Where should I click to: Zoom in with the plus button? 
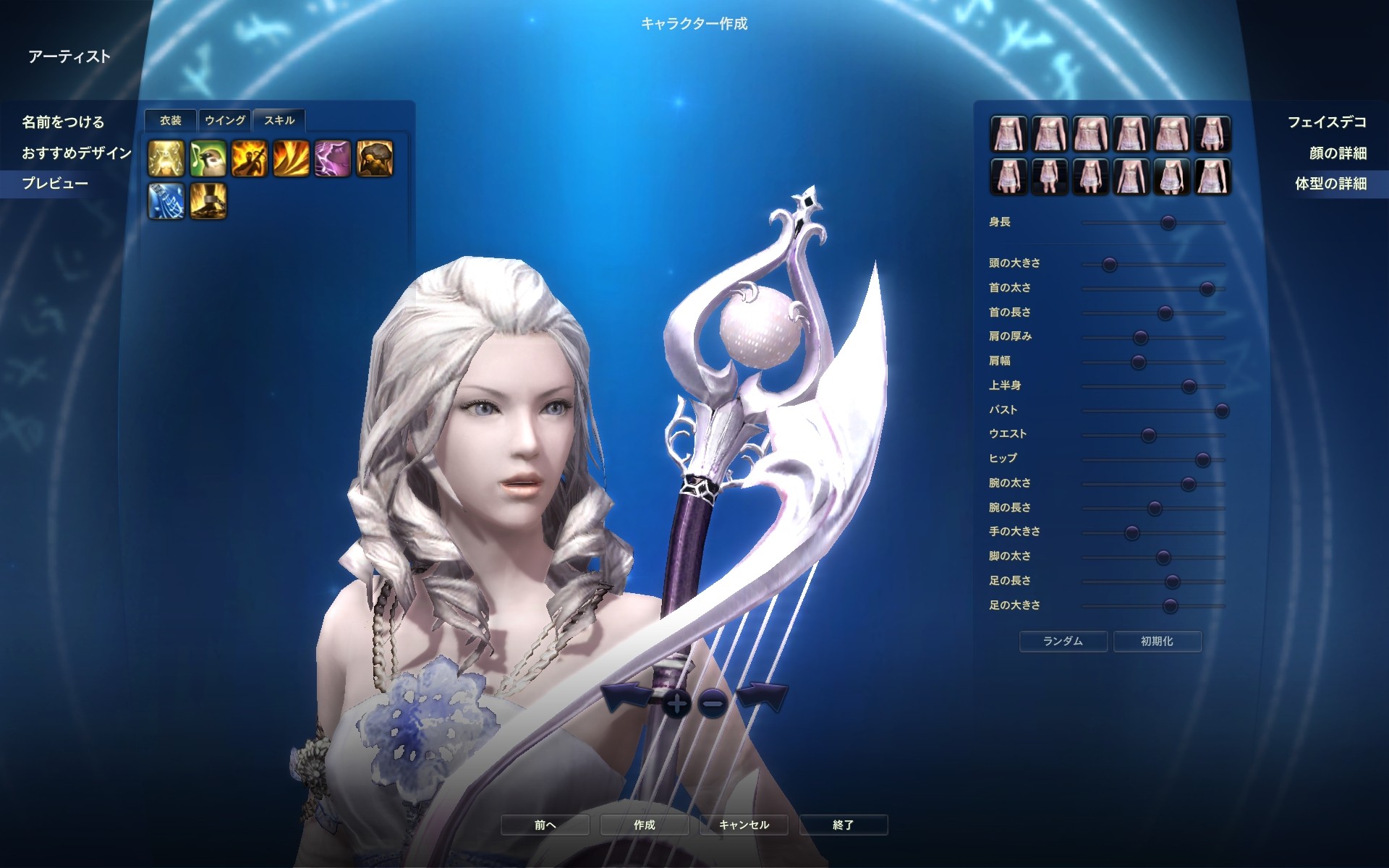(676, 703)
